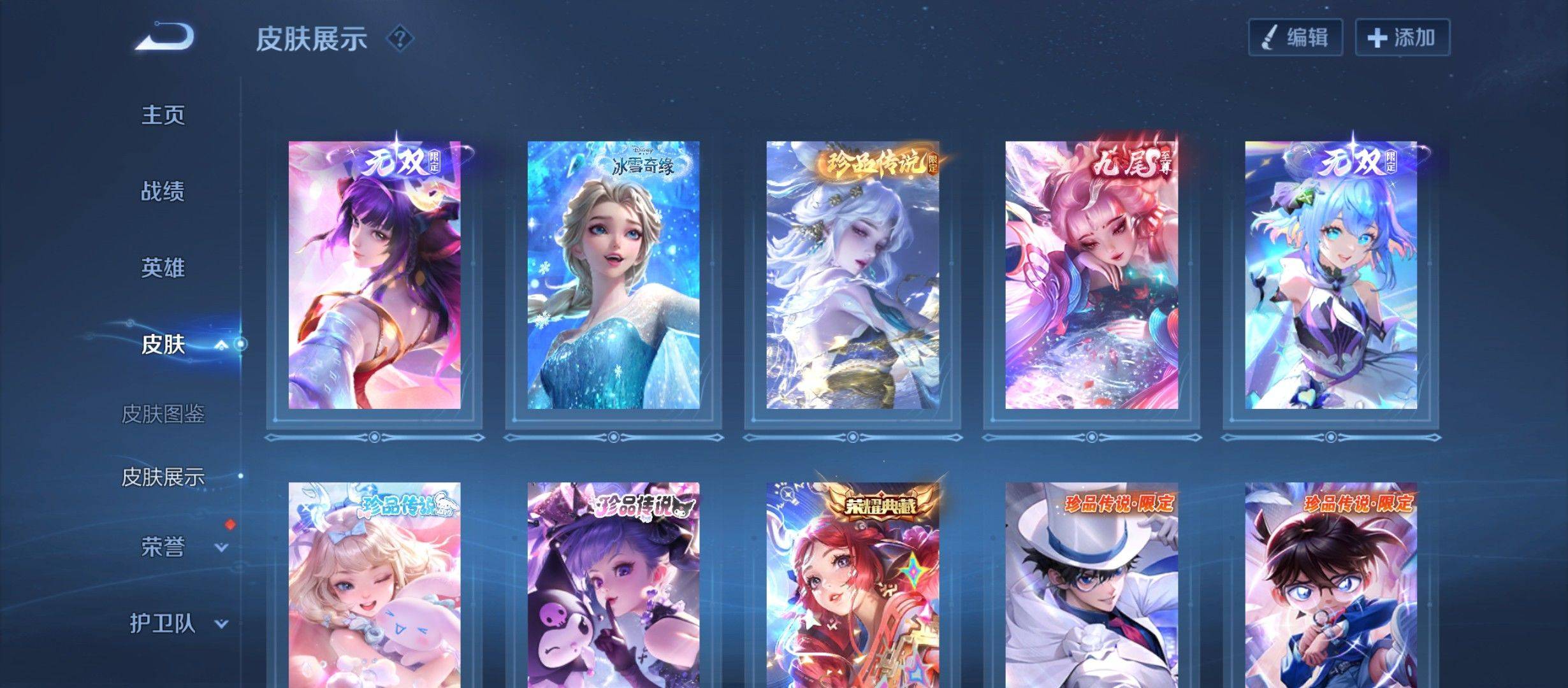The image size is (1568, 688).
Task: Go to the 英雄 heroes tab
Action: coord(163,268)
